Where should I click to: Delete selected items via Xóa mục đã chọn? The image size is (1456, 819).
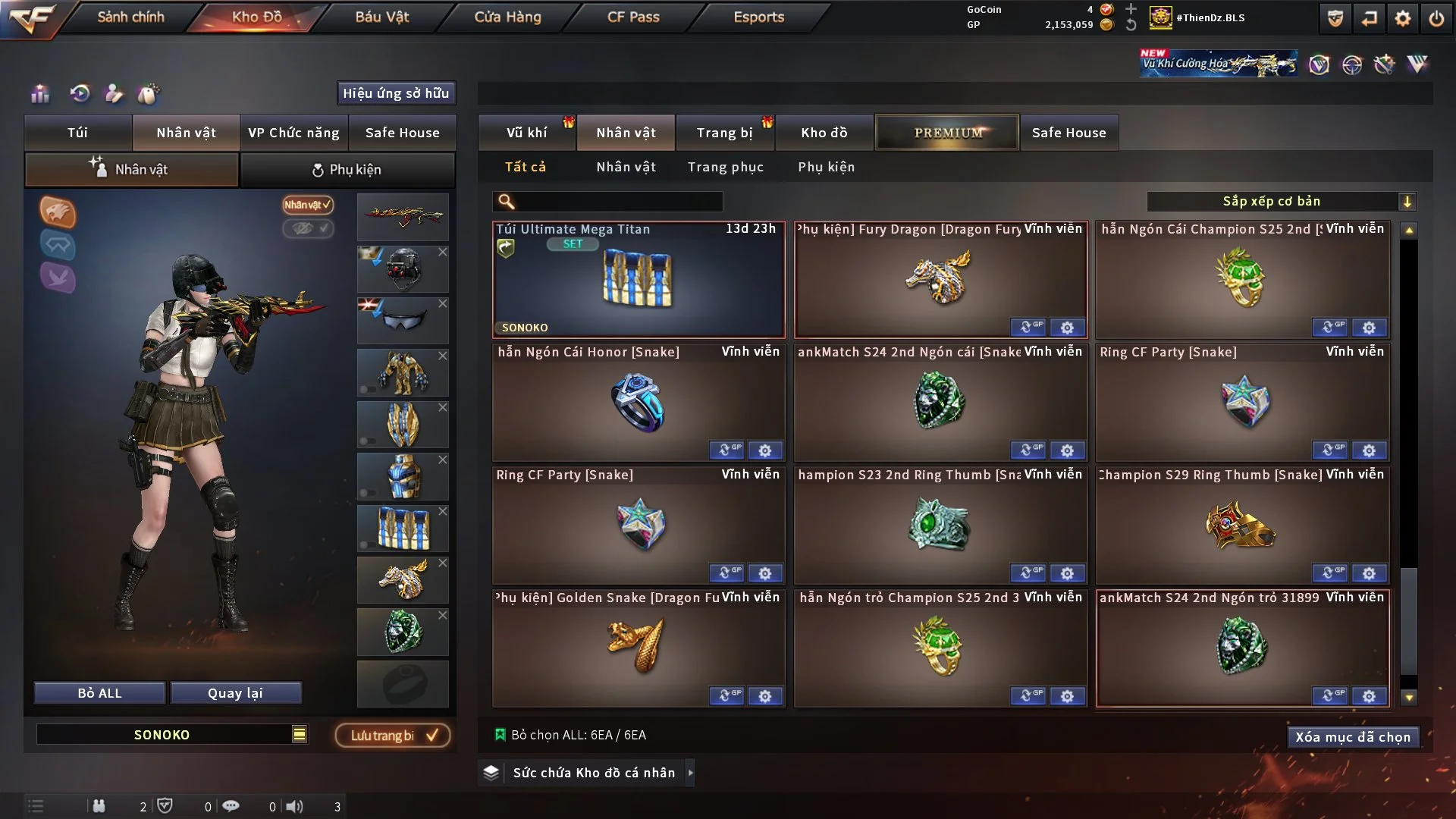(1352, 737)
